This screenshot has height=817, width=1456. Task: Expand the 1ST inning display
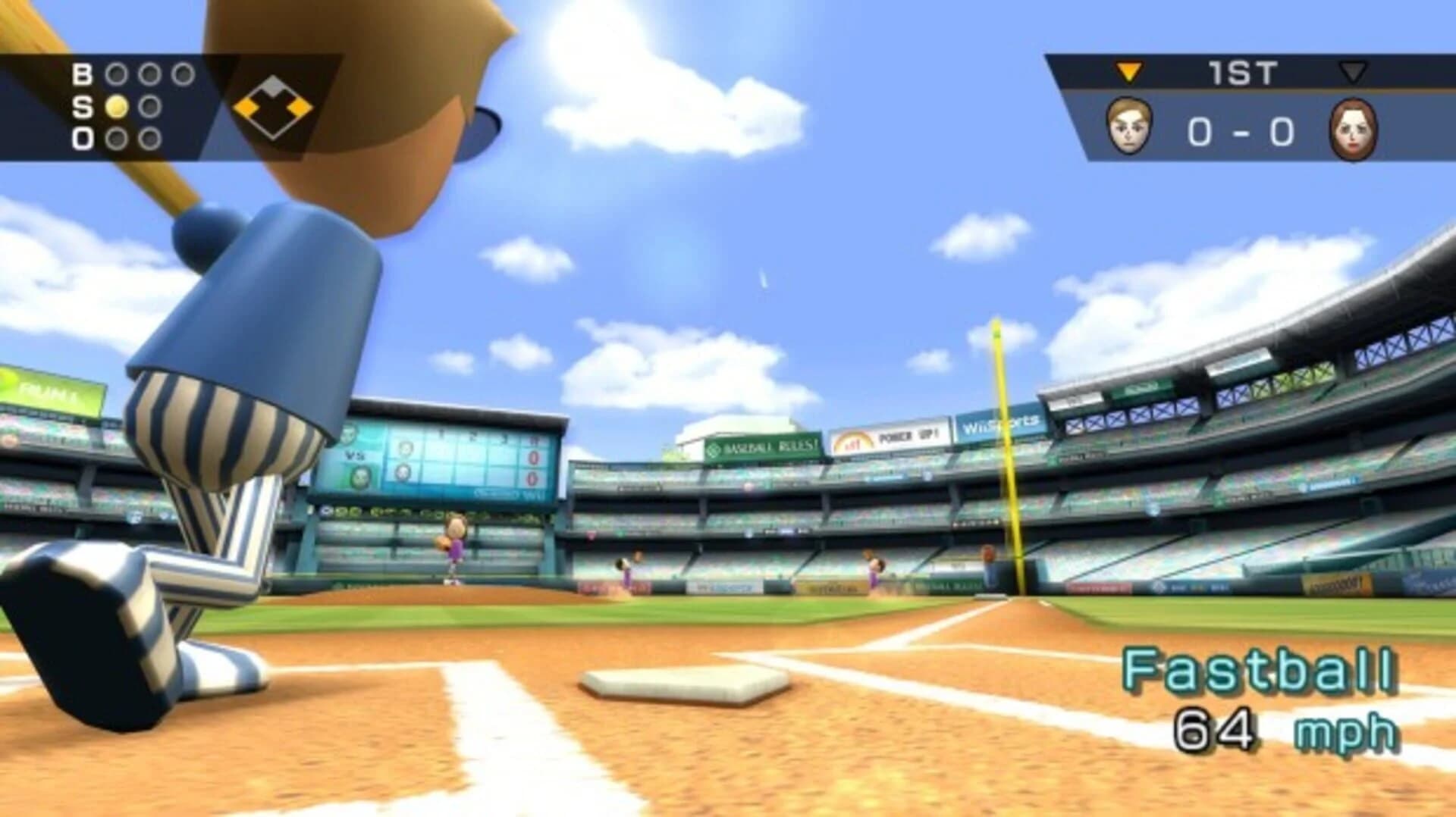[x=1241, y=70]
